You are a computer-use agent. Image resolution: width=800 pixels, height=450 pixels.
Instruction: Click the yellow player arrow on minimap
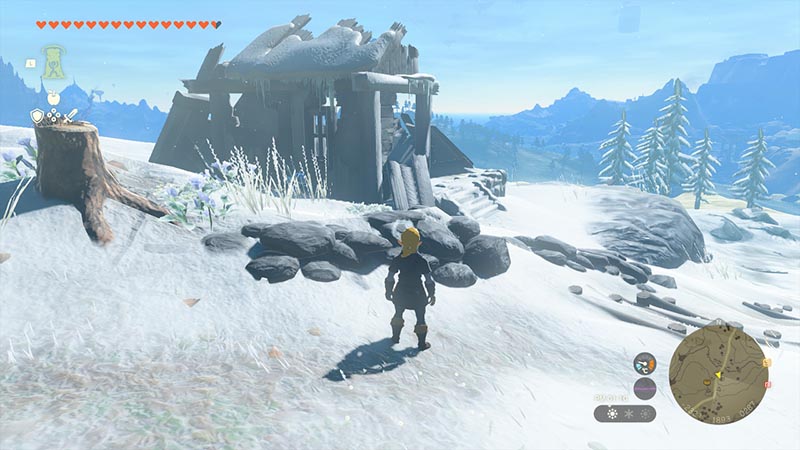coord(717,373)
